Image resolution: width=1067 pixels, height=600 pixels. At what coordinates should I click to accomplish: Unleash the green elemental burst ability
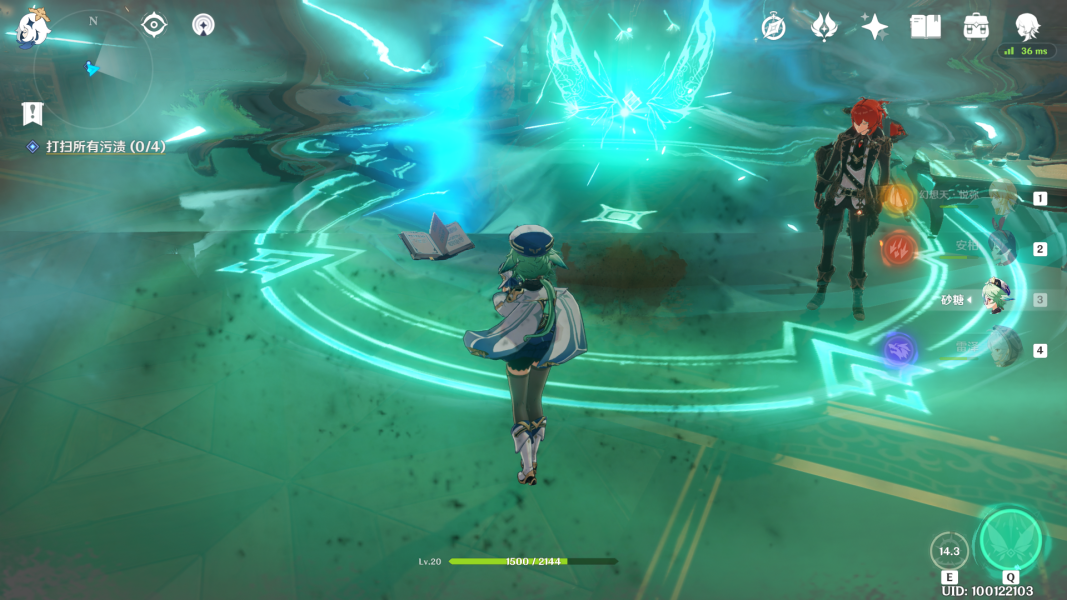coord(1010,541)
